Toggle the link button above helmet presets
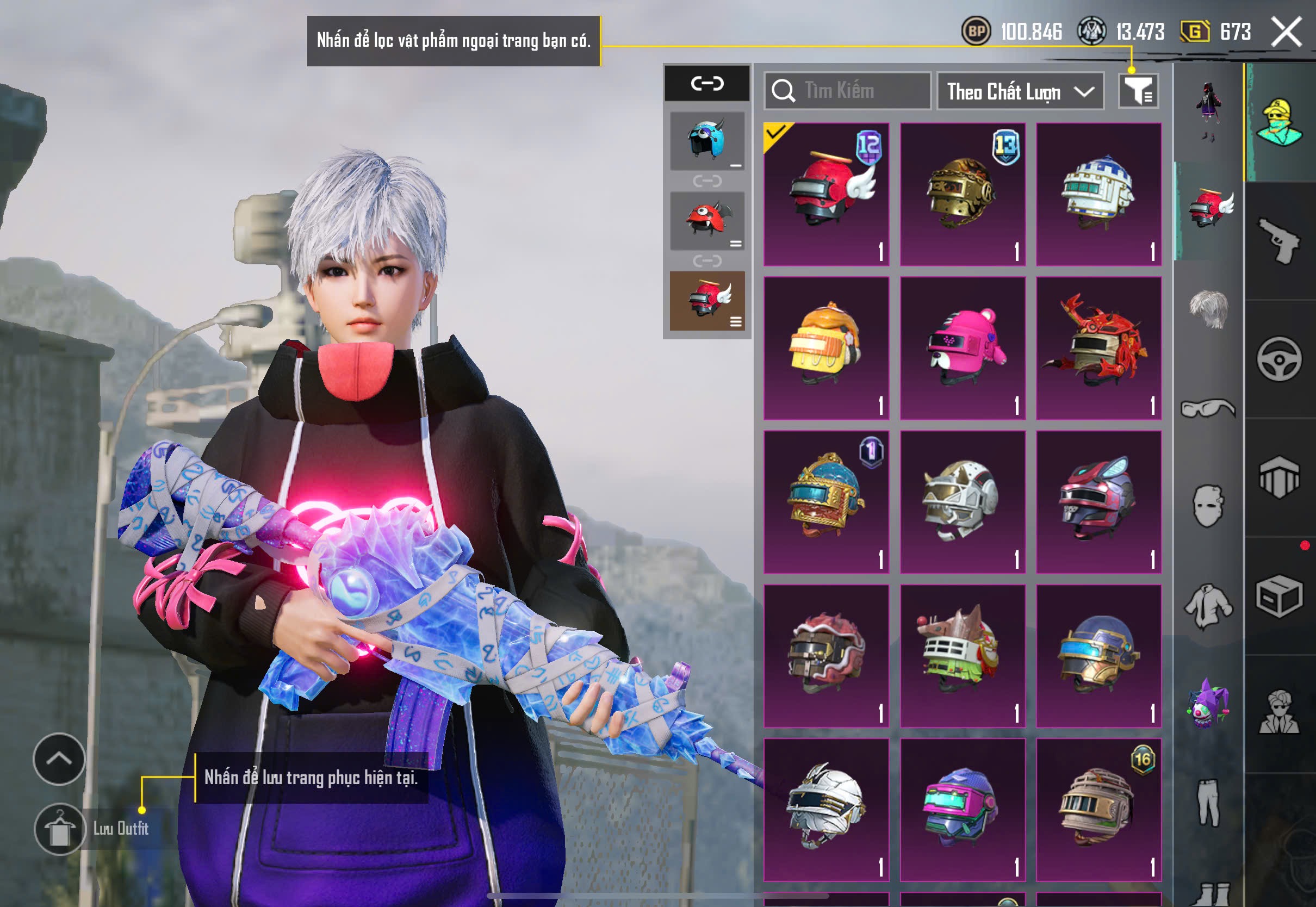Screen dimensions: 1316x907 [x=707, y=84]
